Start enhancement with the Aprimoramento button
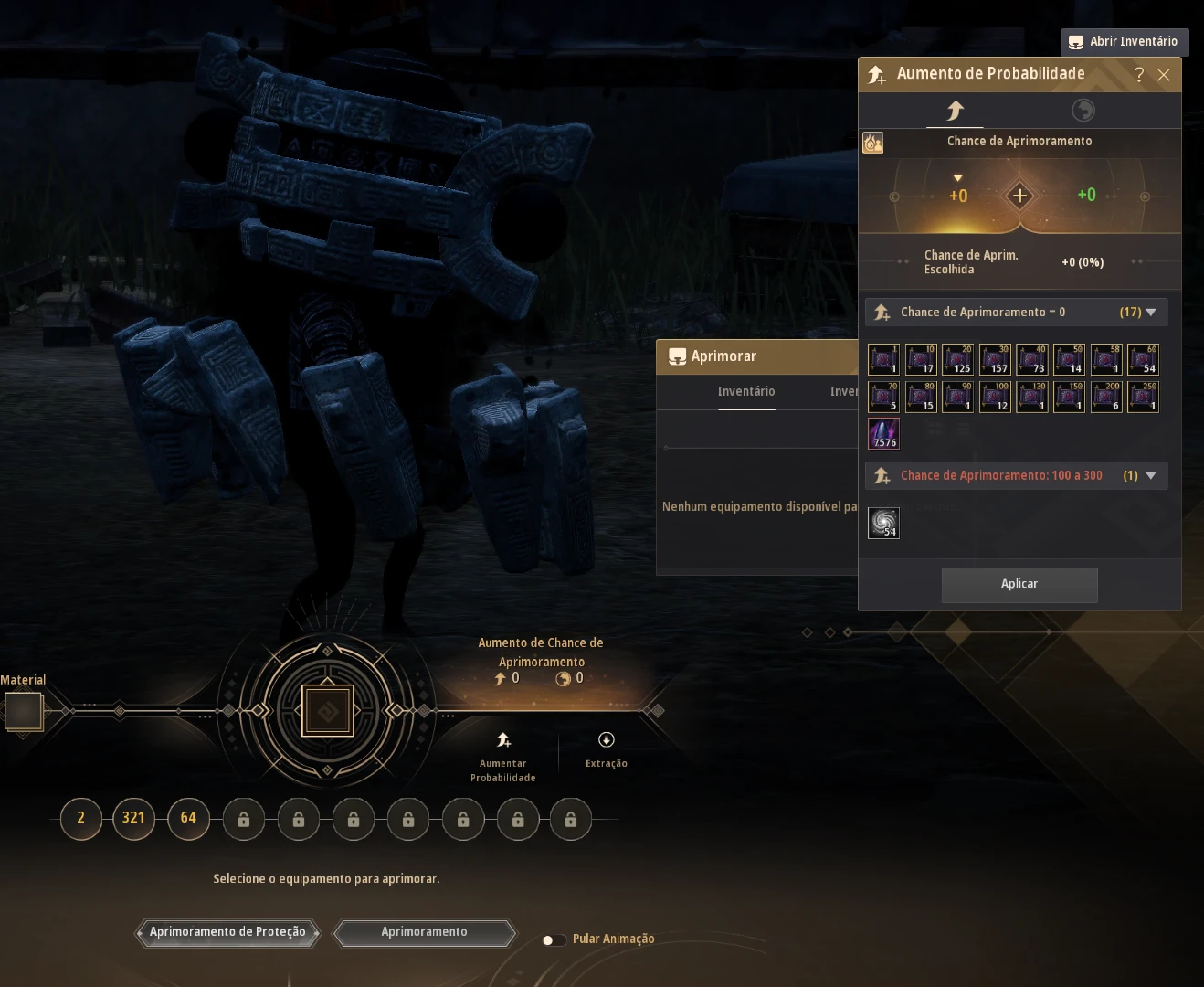This screenshot has width=1204, height=987. coord(424,932)
